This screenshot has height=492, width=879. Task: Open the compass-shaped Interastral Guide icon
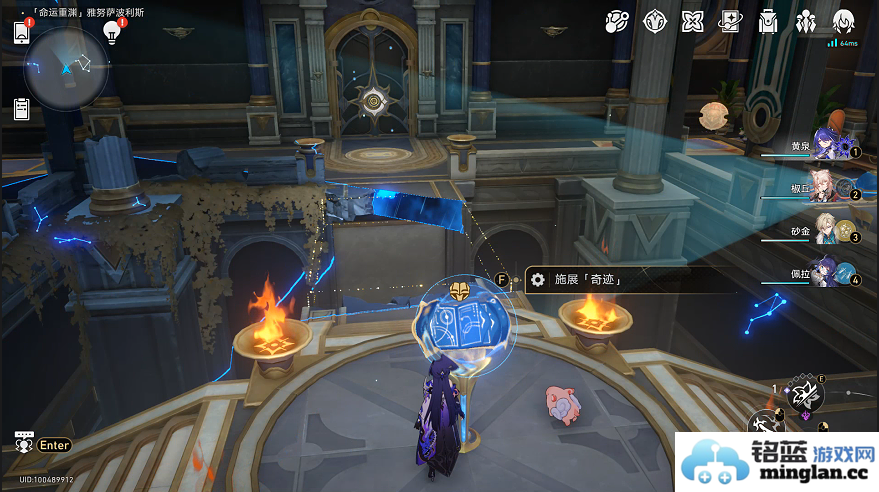click(x=655, y=21)
